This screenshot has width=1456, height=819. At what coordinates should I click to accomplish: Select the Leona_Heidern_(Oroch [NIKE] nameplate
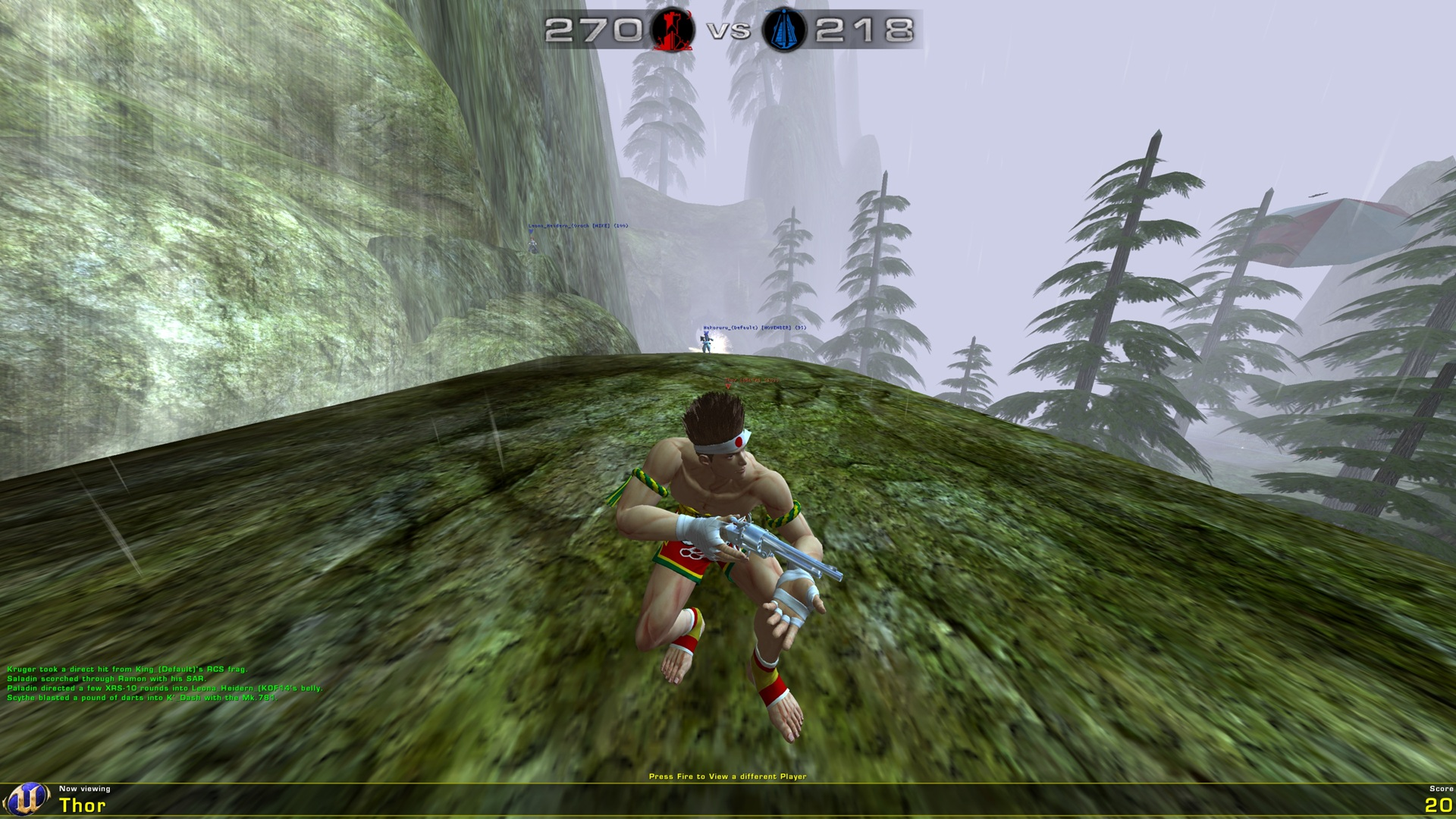(x=579, y=226)
